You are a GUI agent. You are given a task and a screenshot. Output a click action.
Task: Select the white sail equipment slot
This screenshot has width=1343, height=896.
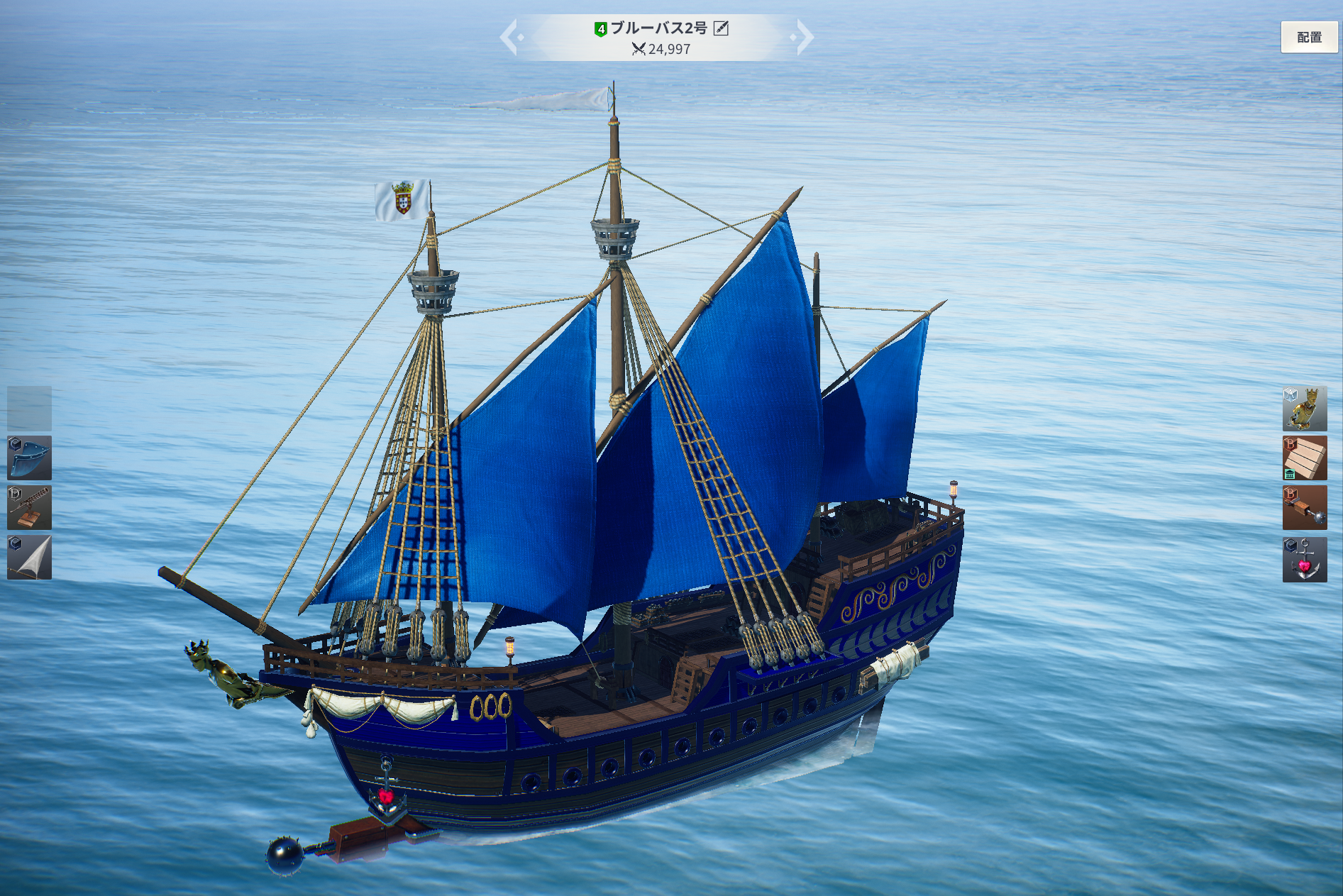pyautogui.click(x=30, y=558)
